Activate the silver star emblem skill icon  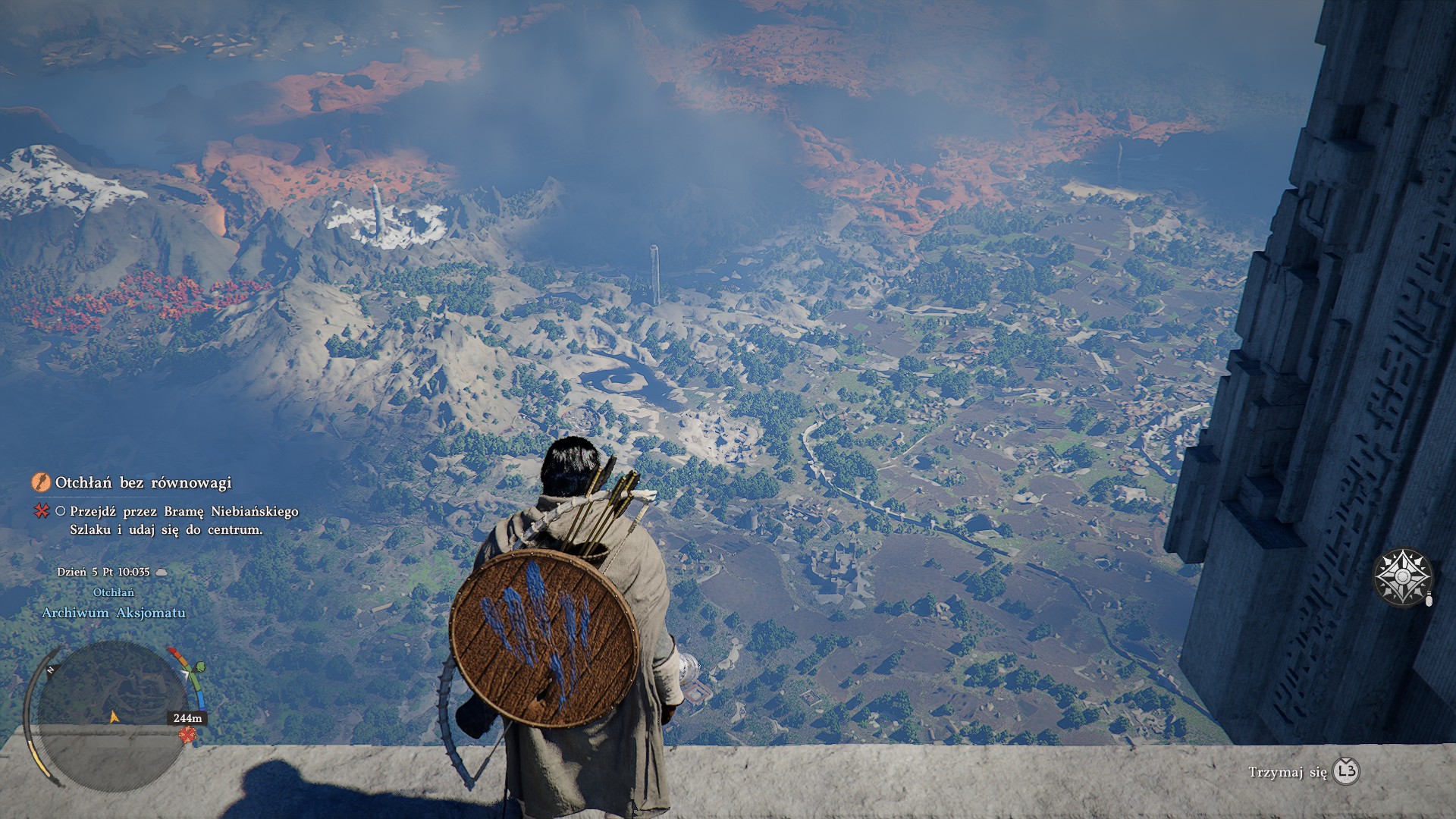(1403, 577)
